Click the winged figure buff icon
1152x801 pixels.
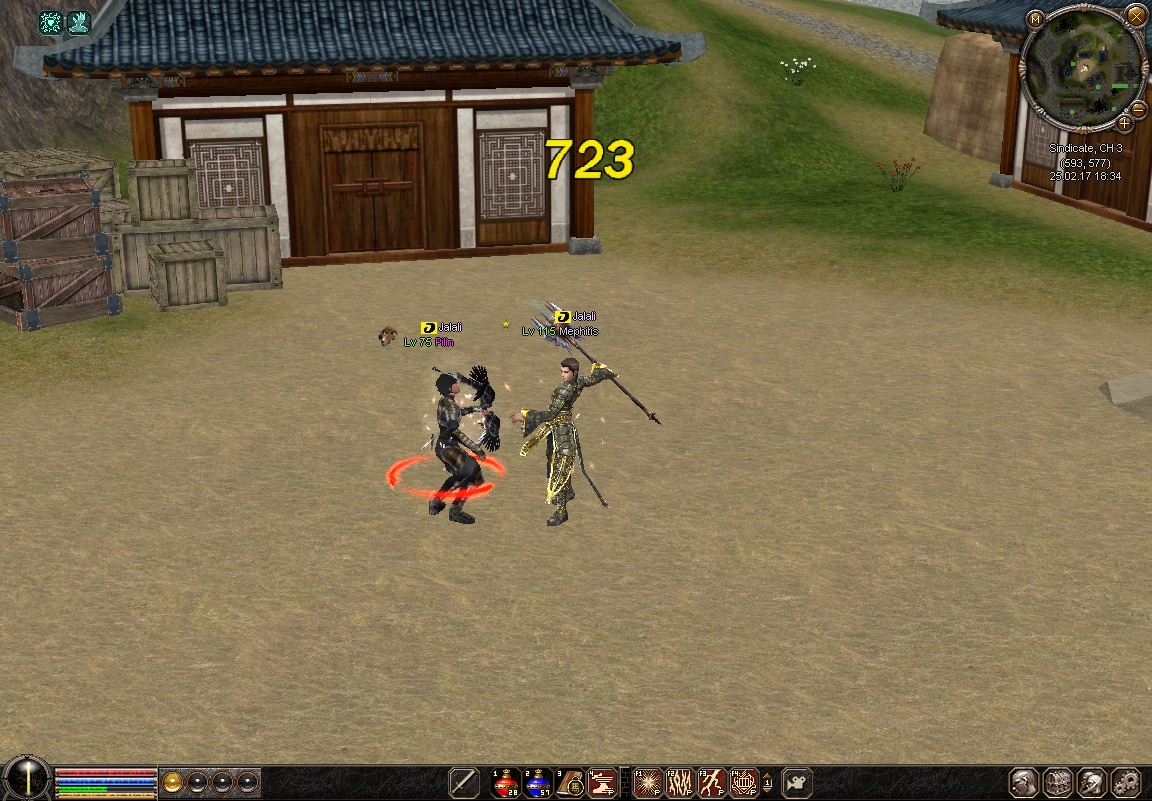pyautogui.click(x=78, y=23)
